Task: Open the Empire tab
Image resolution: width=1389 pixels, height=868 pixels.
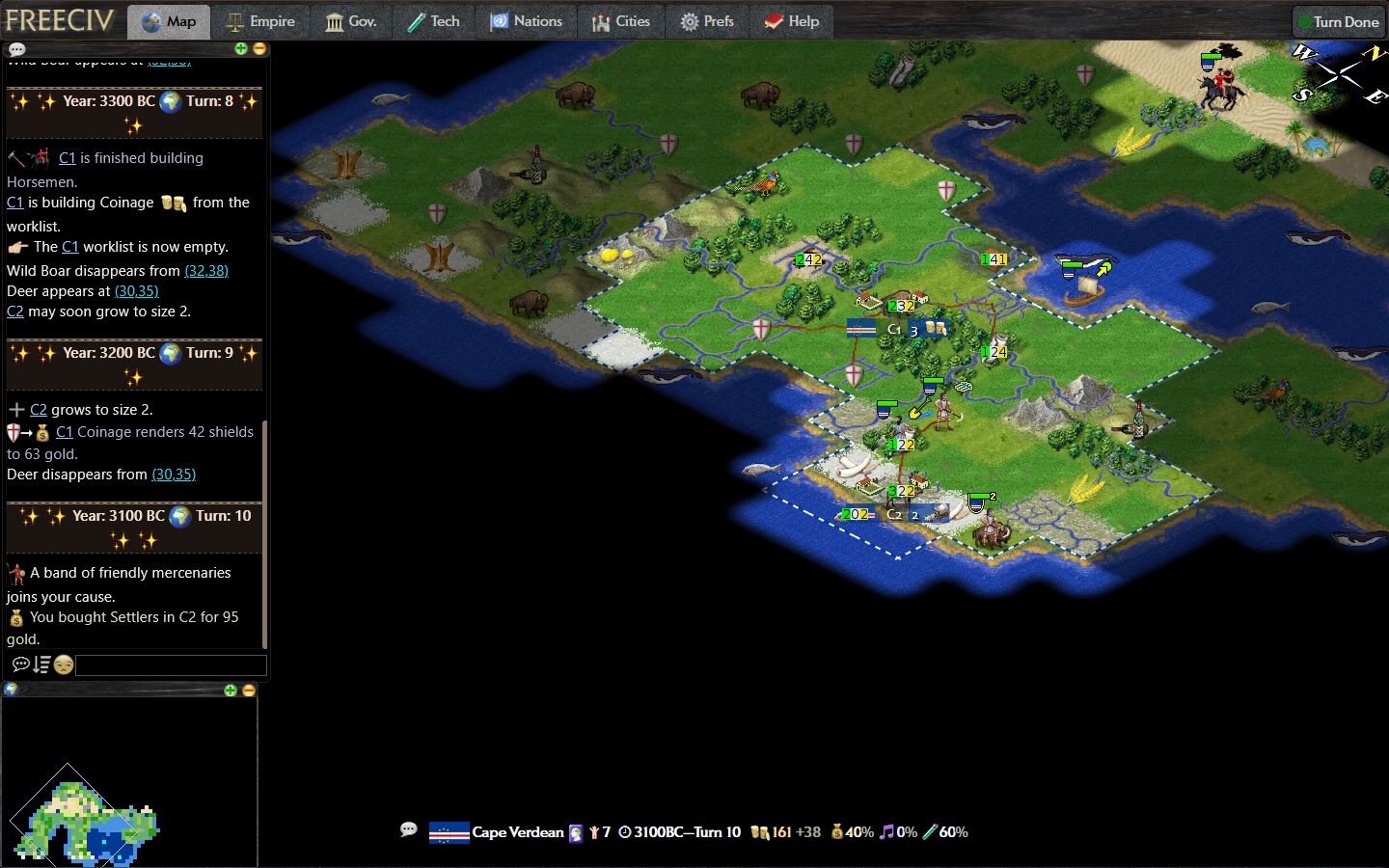Action: [260, 21]
